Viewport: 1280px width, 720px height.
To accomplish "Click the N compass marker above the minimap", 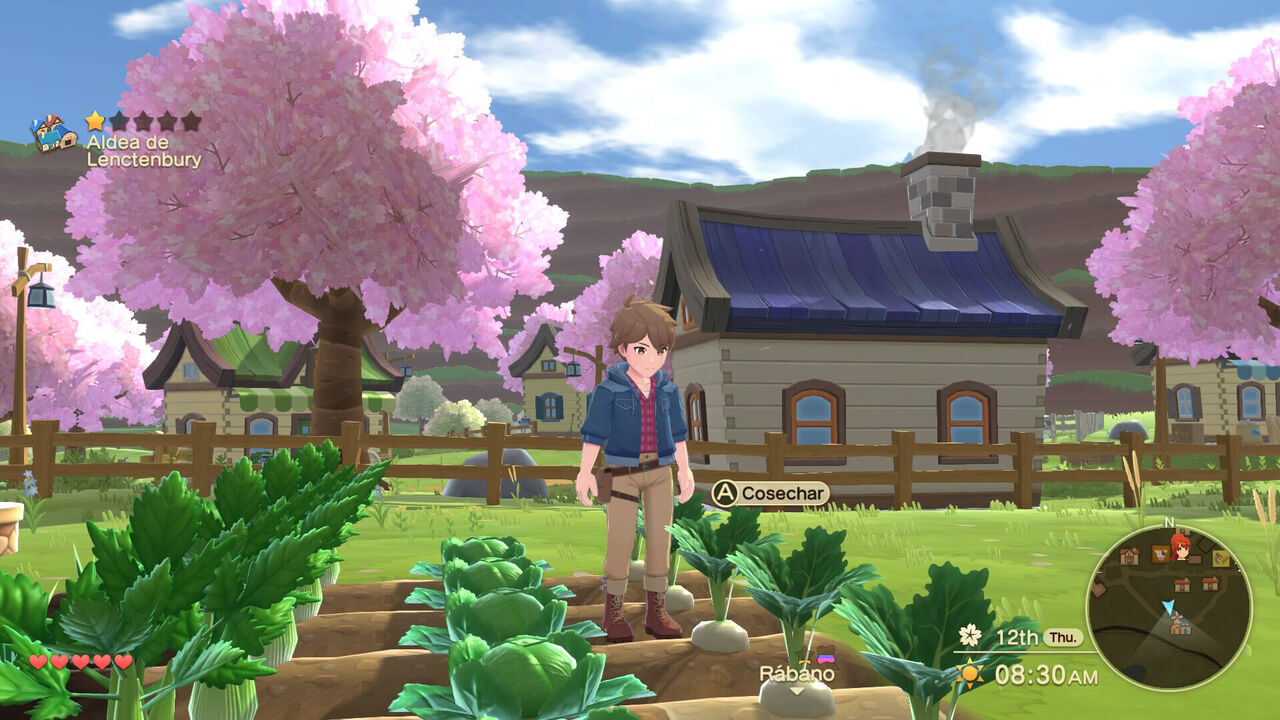I will click(x=1168, y=522).
